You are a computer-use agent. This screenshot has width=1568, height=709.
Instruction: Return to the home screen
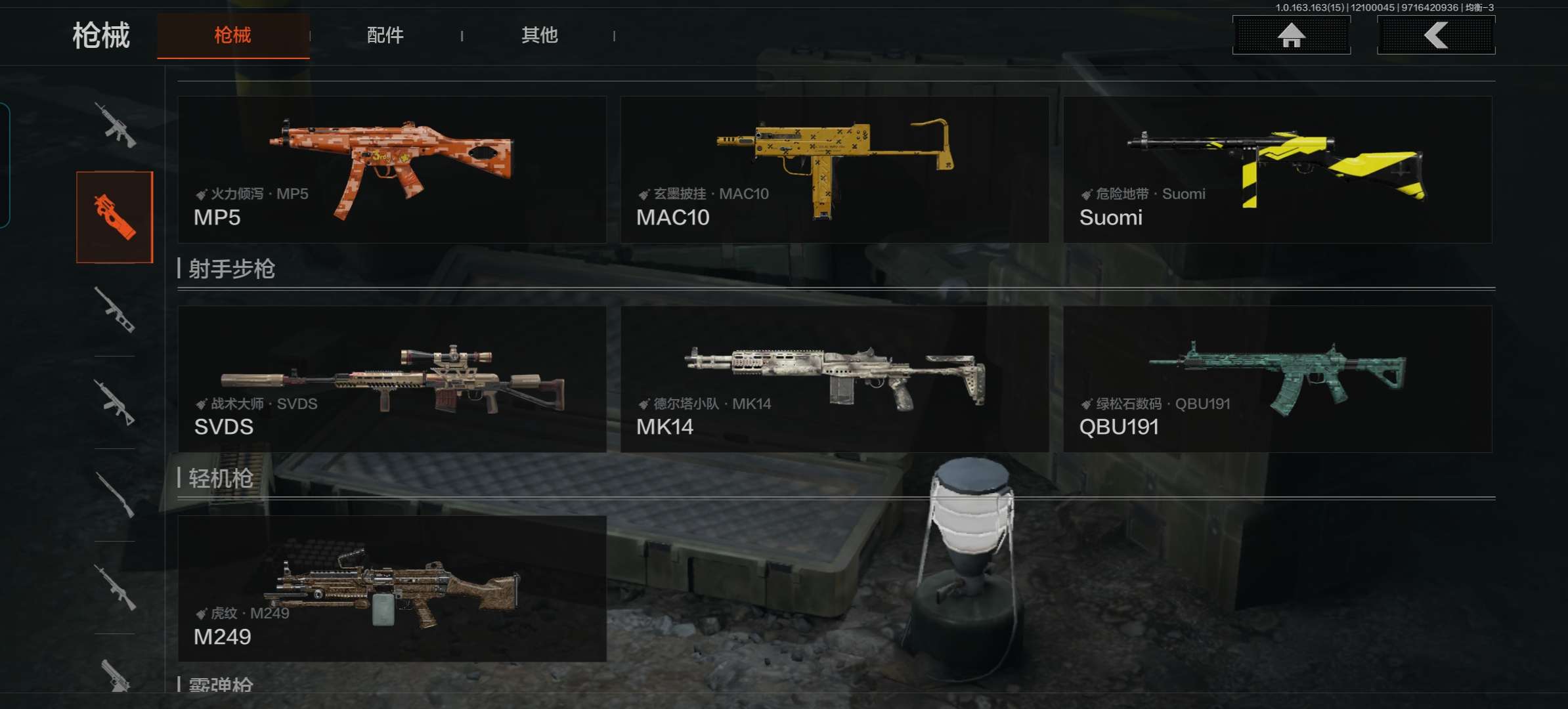pos(1291,35)
